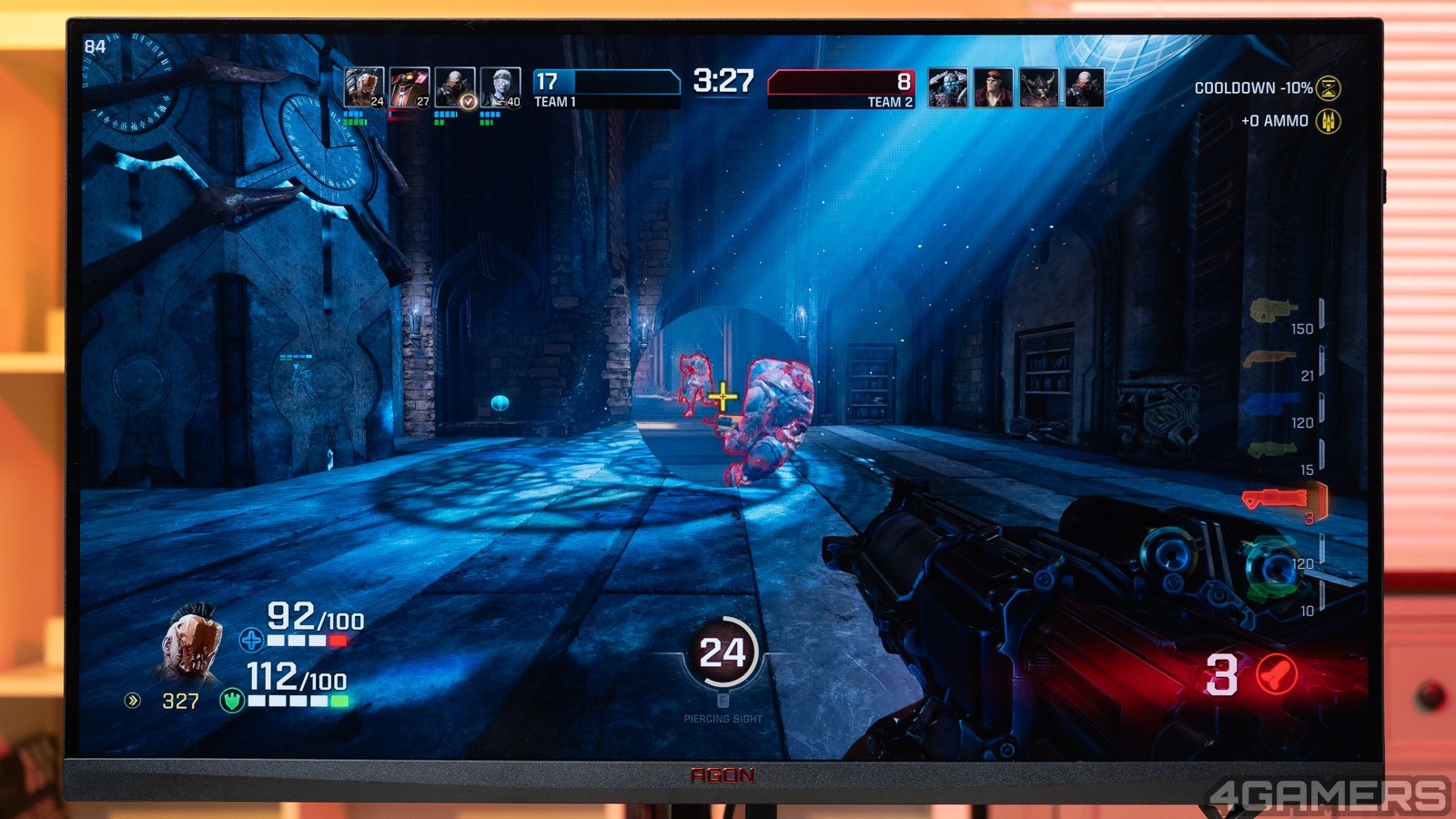This screenshot has height=819, width=1456.
Task: Click the player champion portrait with mohawk
Action: click(x=191, y=644)
